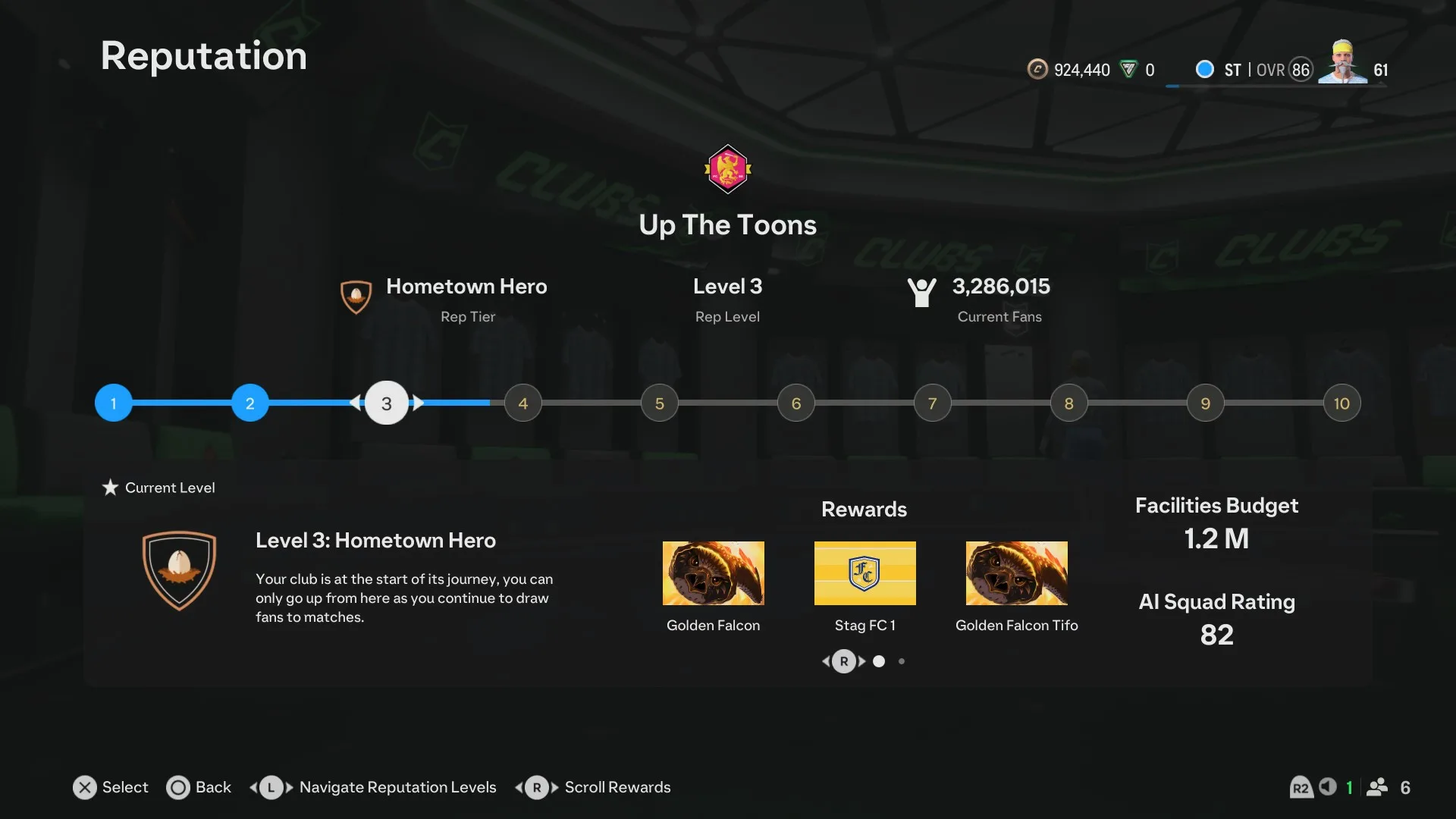Show reputation level 6 node
The height and width of the screenshot is (819, 1456).
tap(796, 403)
